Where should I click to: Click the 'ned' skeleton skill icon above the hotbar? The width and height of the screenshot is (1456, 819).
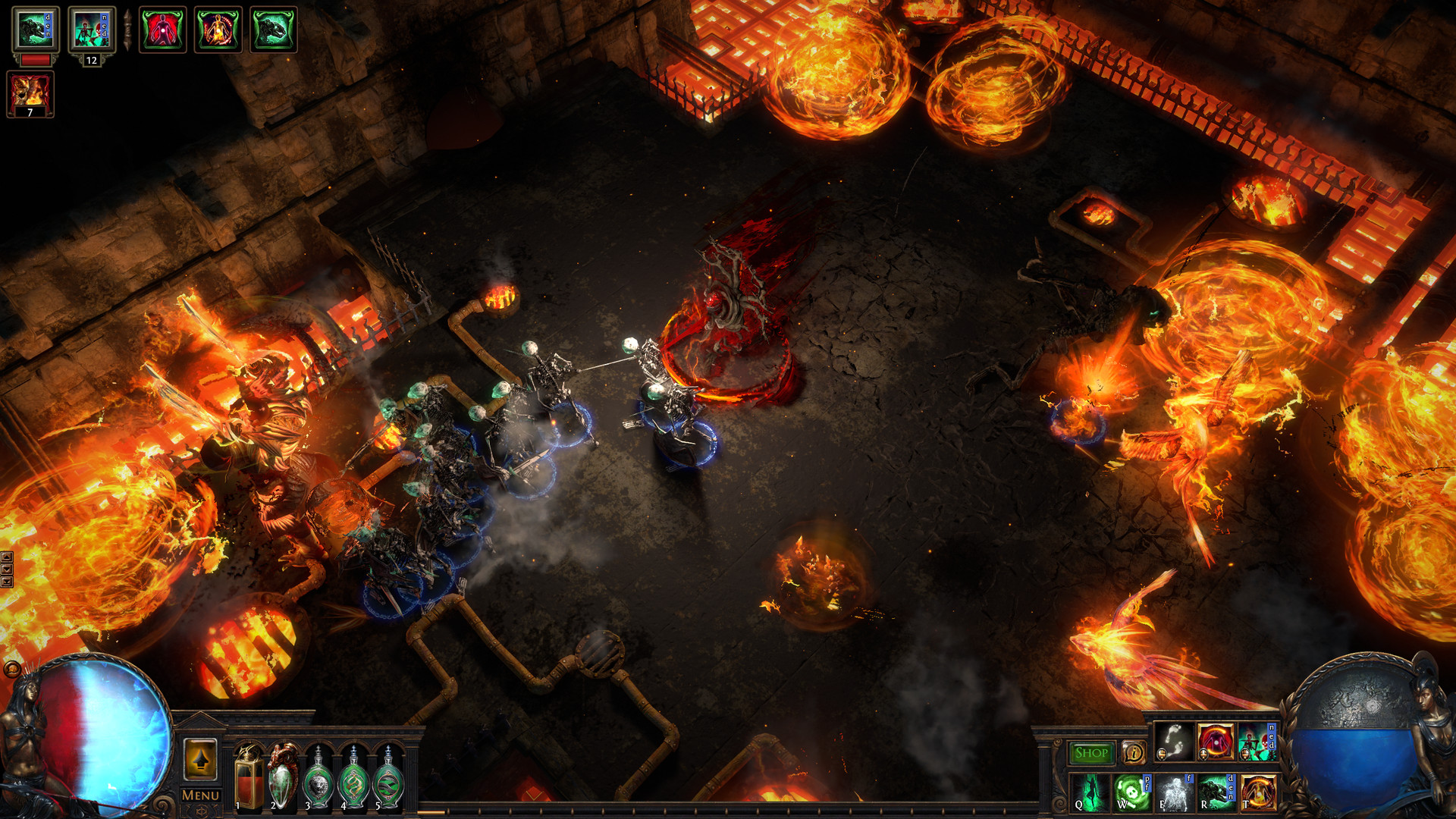1256,742
